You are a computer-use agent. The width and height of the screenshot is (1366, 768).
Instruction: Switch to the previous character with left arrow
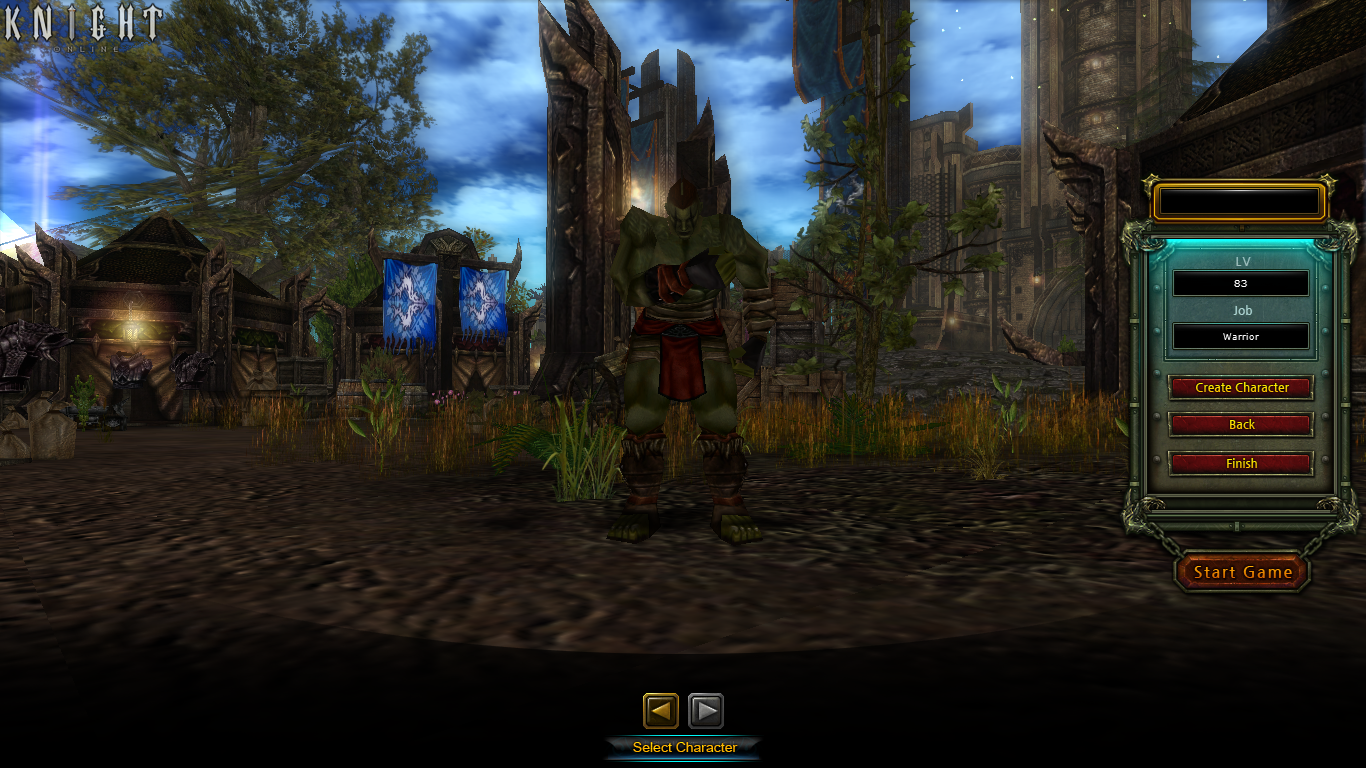(x=660, y=711)
